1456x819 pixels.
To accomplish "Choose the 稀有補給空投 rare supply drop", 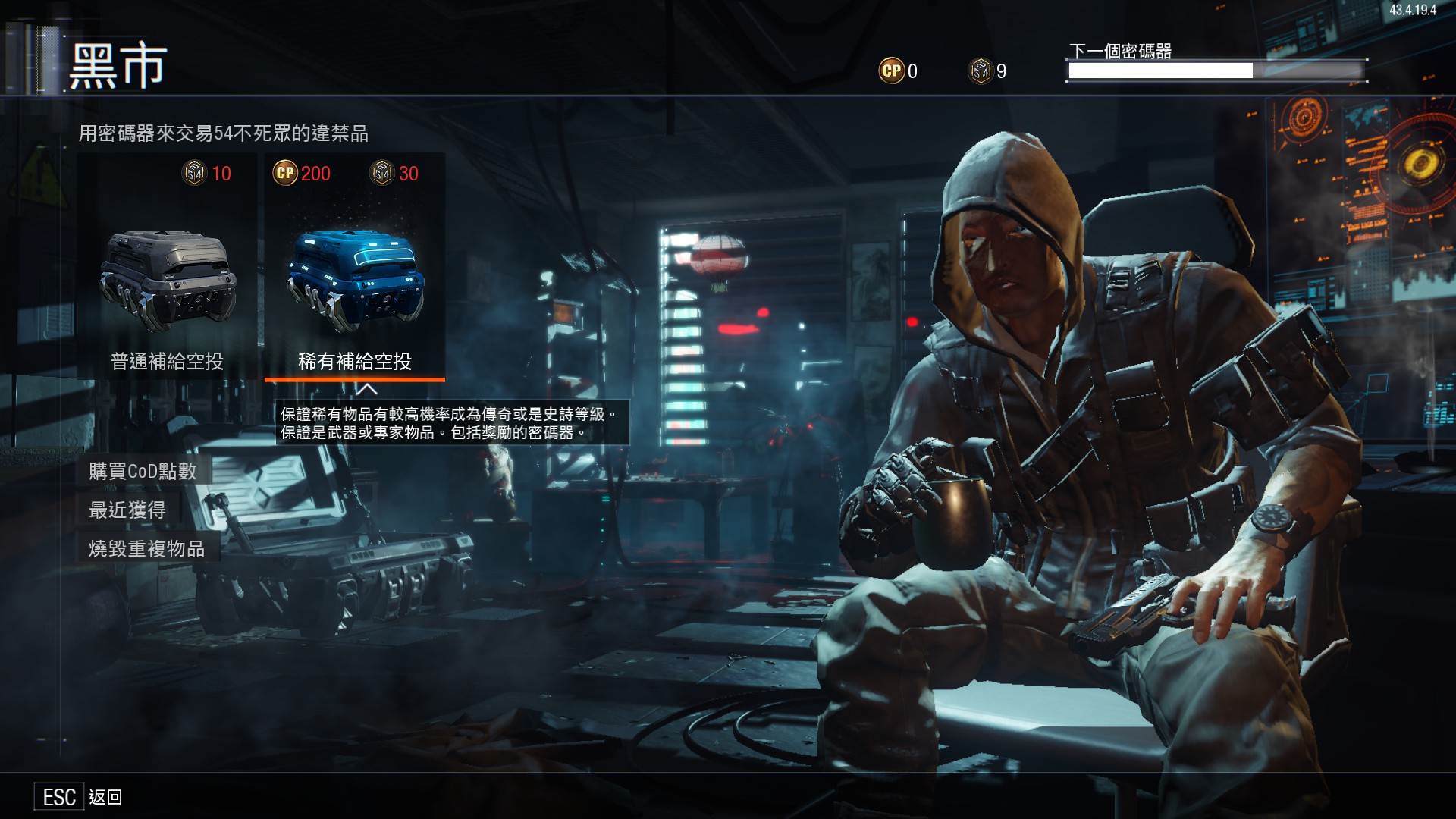I will (354, 281).
